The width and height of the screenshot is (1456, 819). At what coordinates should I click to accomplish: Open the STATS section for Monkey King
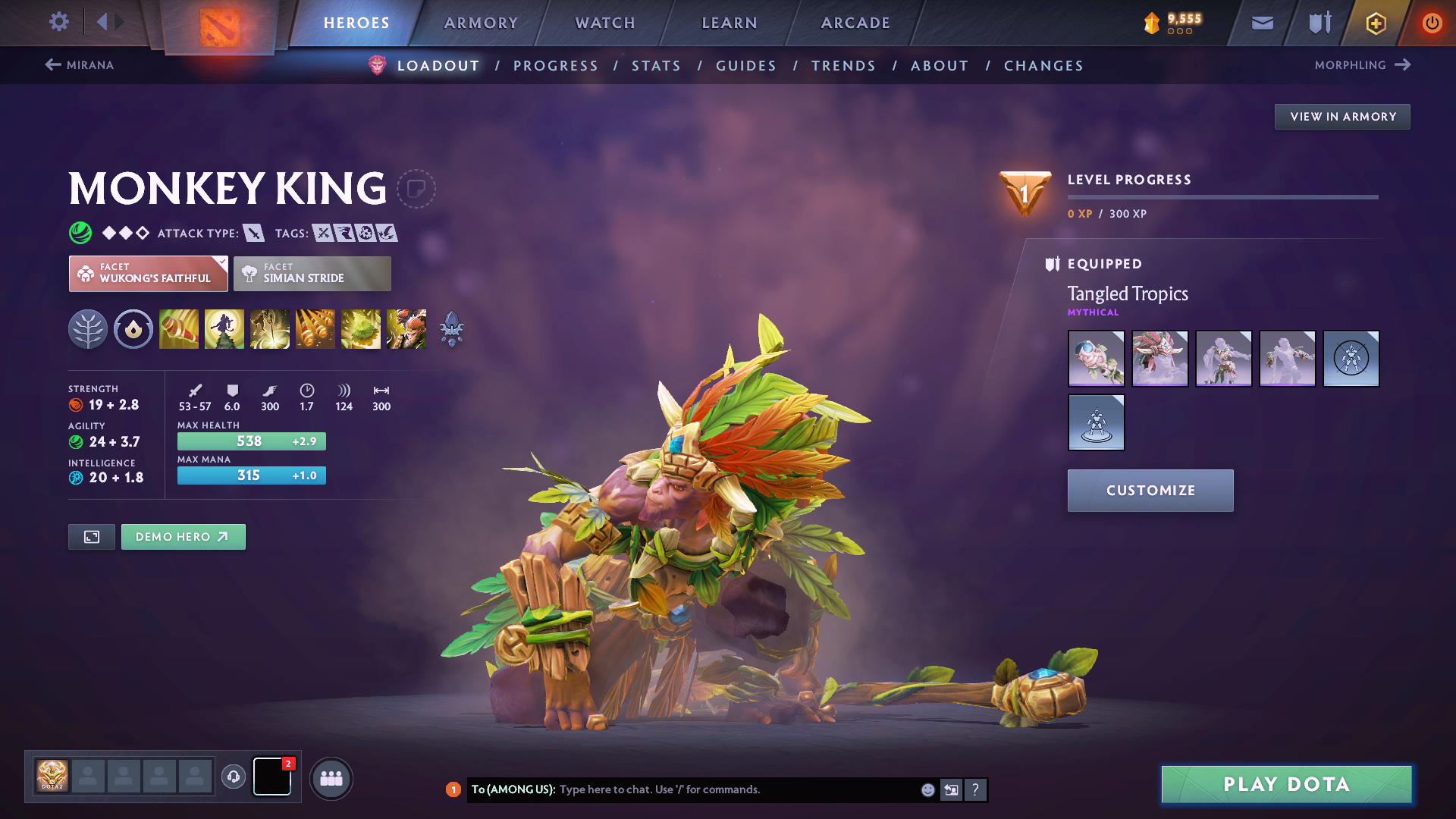[x=656, y=66]
